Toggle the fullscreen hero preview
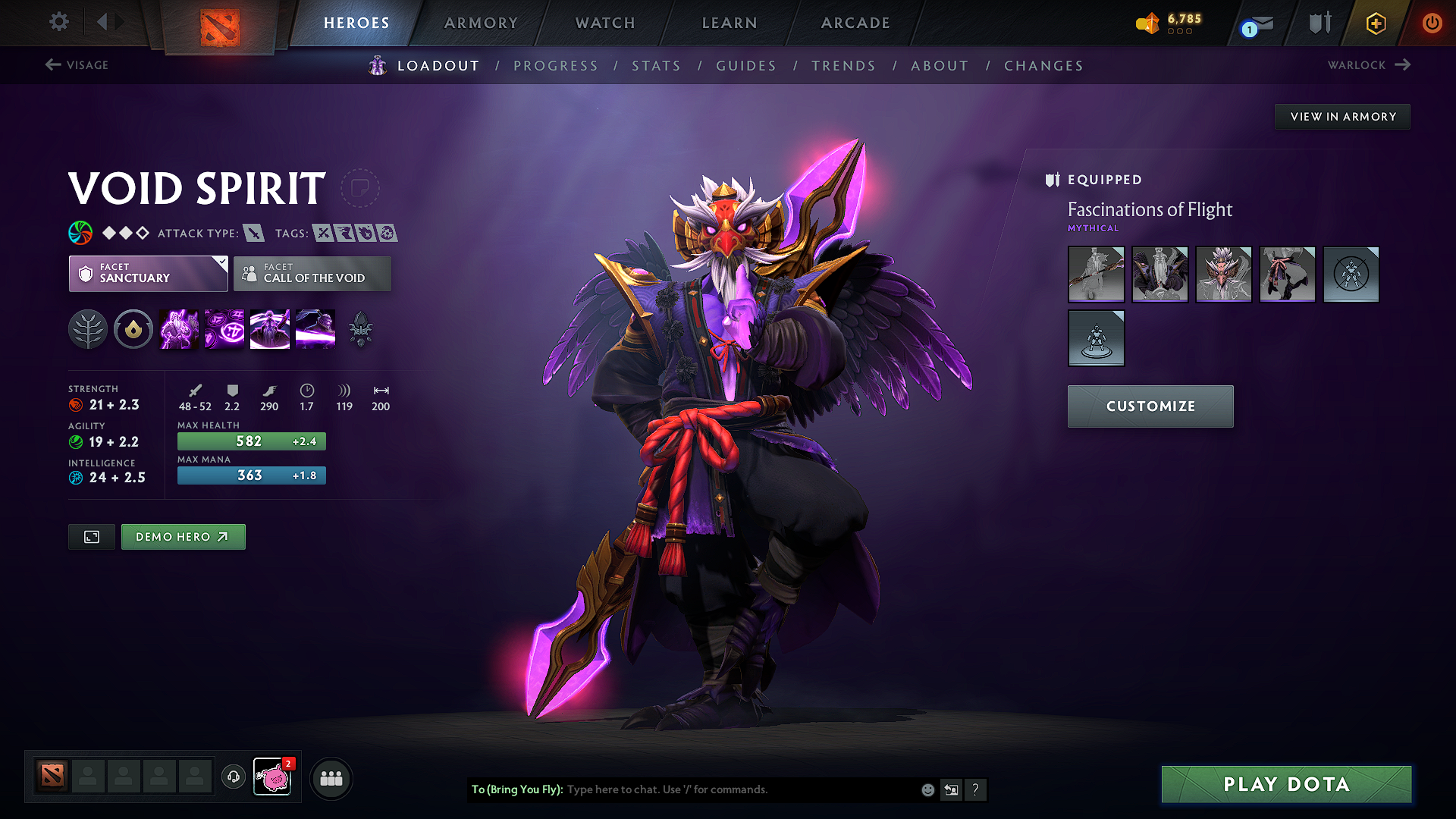 click(91, 536)
